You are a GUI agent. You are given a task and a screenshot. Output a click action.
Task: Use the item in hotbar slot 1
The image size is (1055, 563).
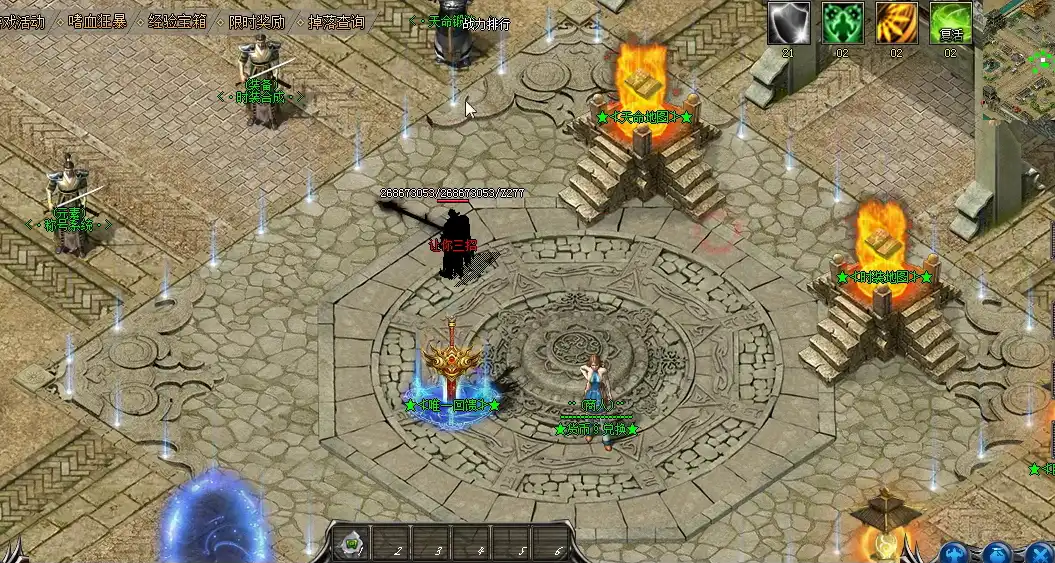pyautogui.click(x=355, y=545)
